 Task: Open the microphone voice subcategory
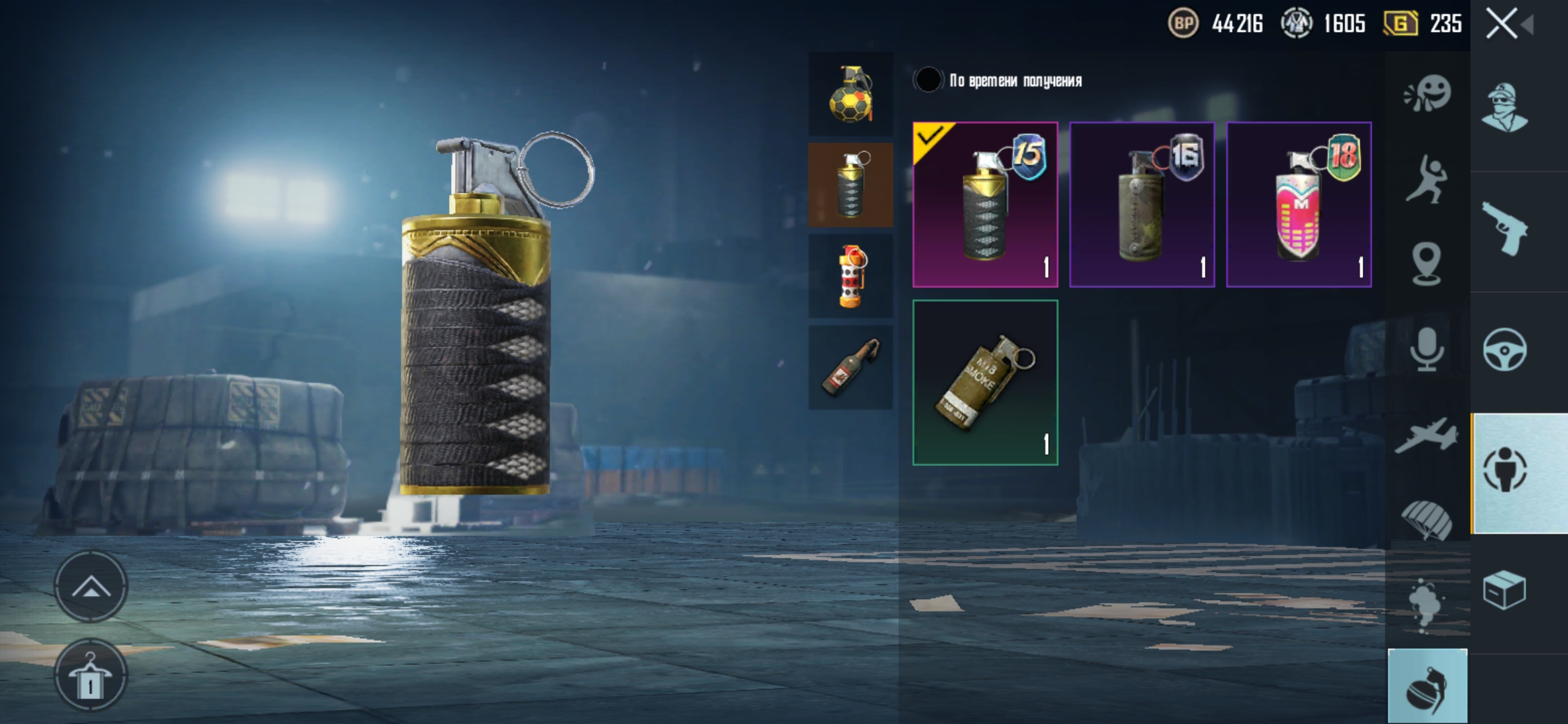(x=1427, y=349)
